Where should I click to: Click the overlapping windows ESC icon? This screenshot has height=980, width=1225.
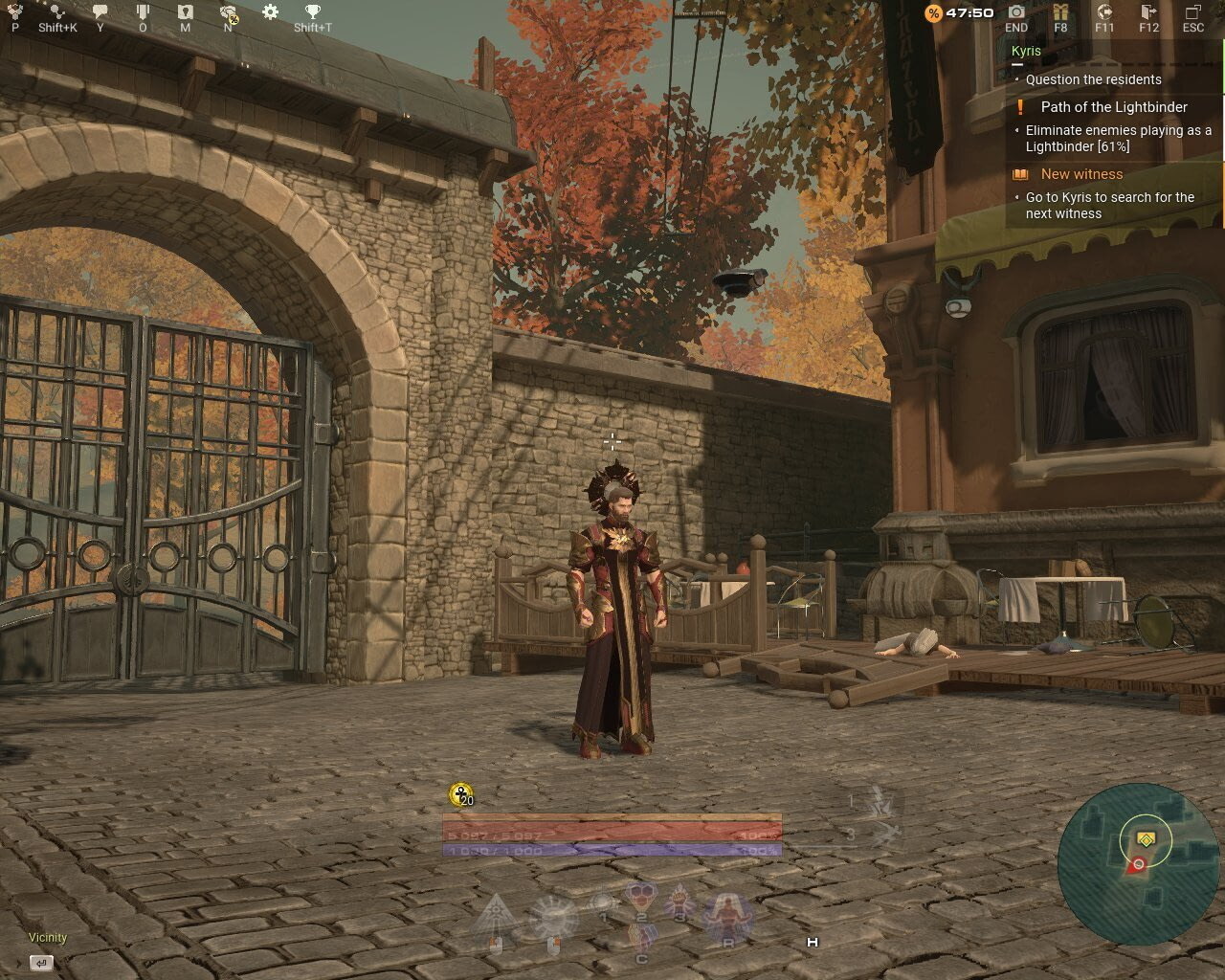(1193, 12)
